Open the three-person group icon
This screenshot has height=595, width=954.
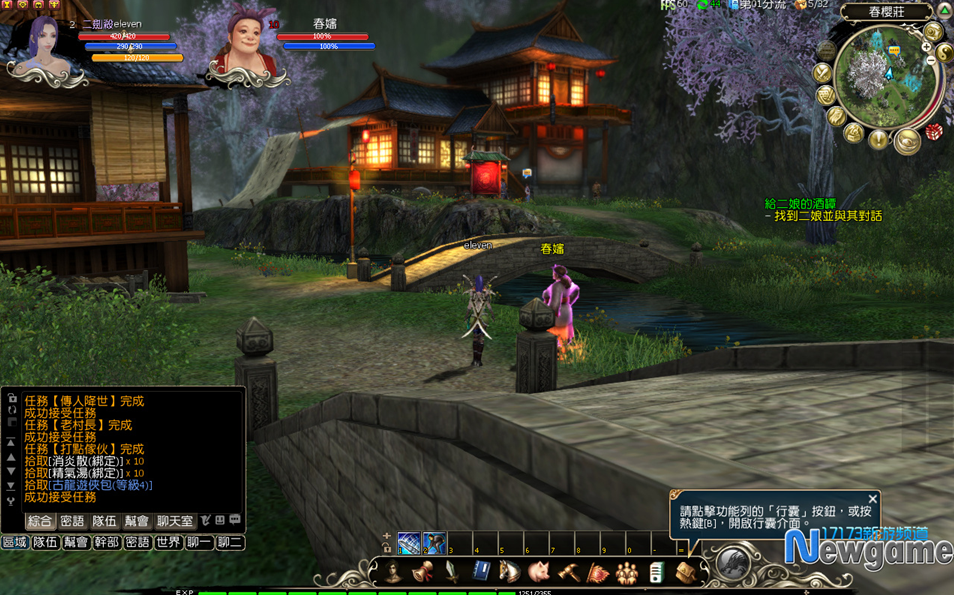pyautogui.click(x=627, y=572)
